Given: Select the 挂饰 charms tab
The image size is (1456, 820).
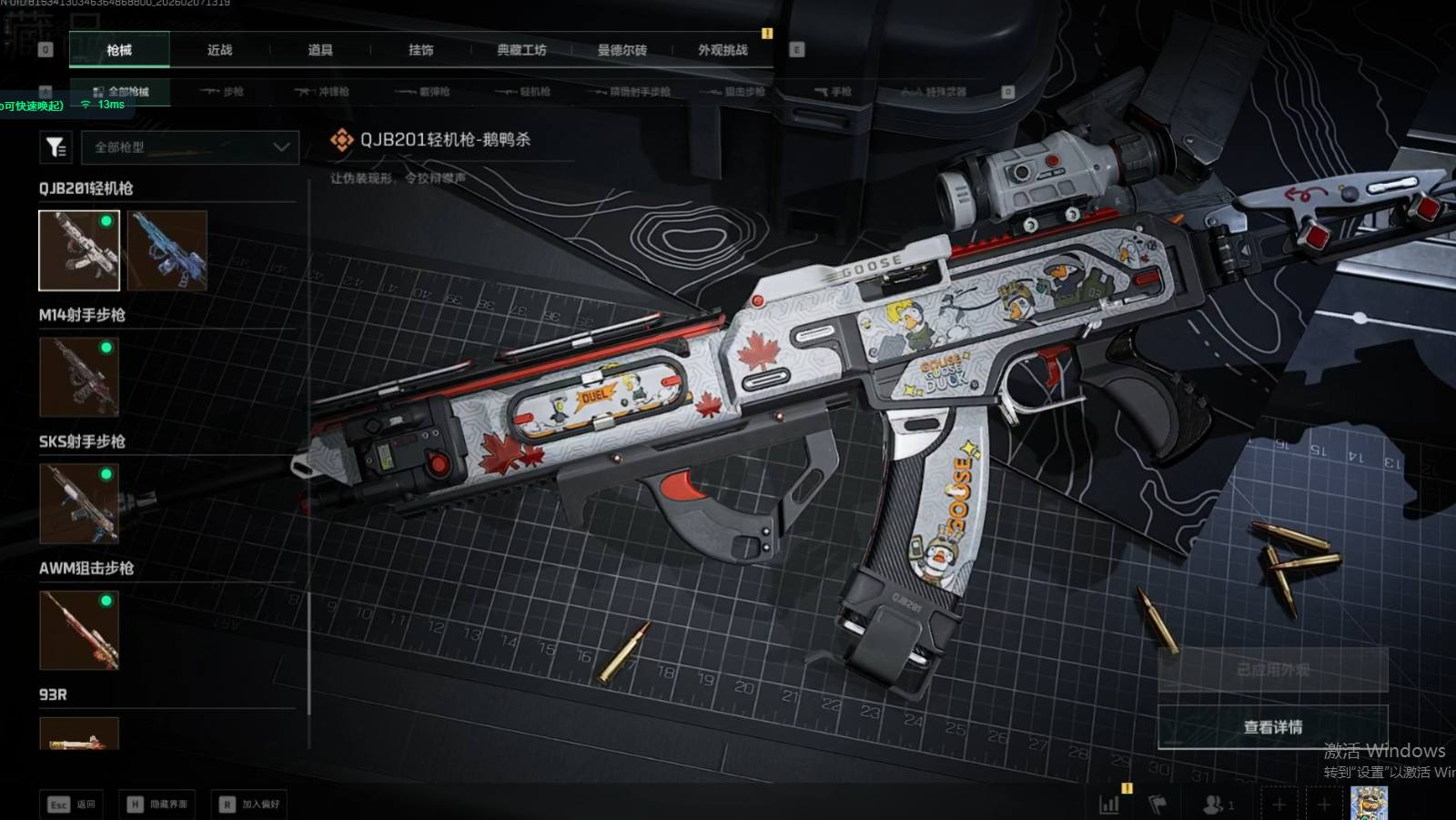Looking at the screenshot, I should [x=420, y=50].
